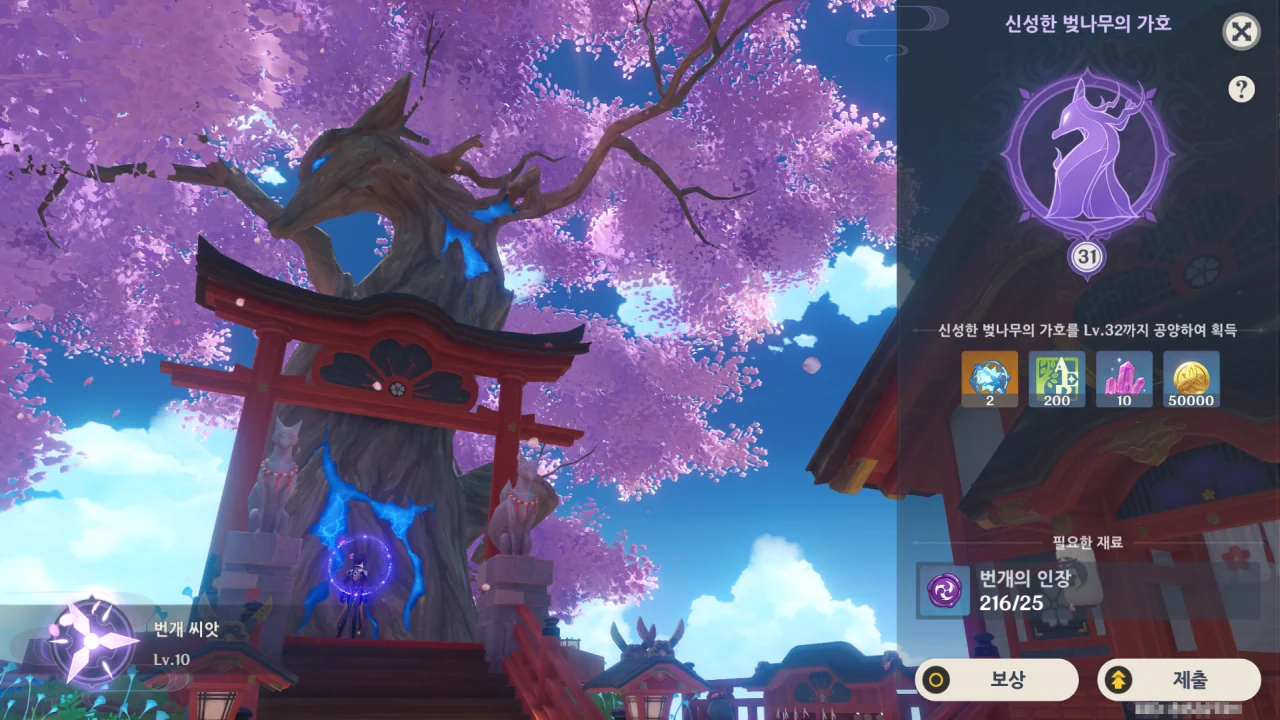Viewport: 1280px width, 720px height.
Task: Open the 번개 씨앗 gadget icon
Action: 91,641
